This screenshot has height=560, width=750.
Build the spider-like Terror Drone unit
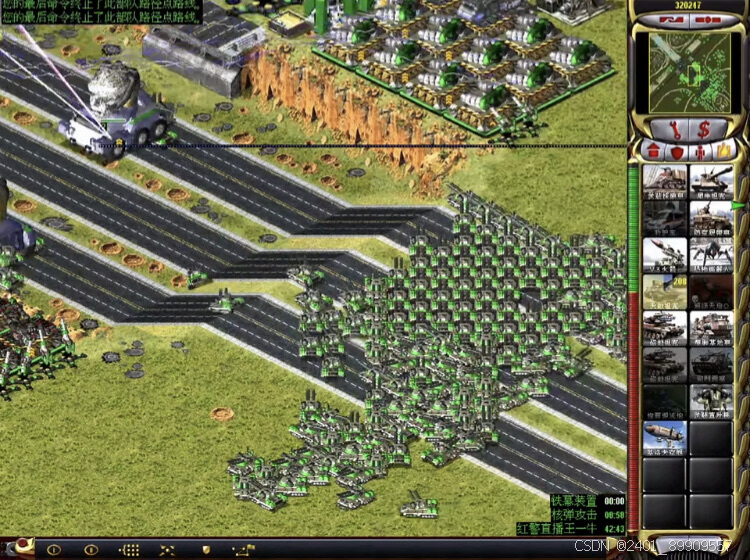point(711,254)
